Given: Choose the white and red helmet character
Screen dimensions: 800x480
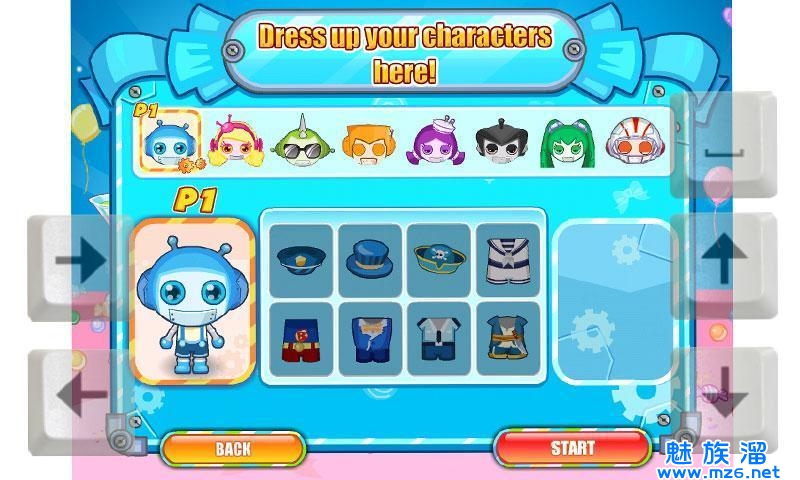Looking at the screenshot, I should click(x=632, y=143).
